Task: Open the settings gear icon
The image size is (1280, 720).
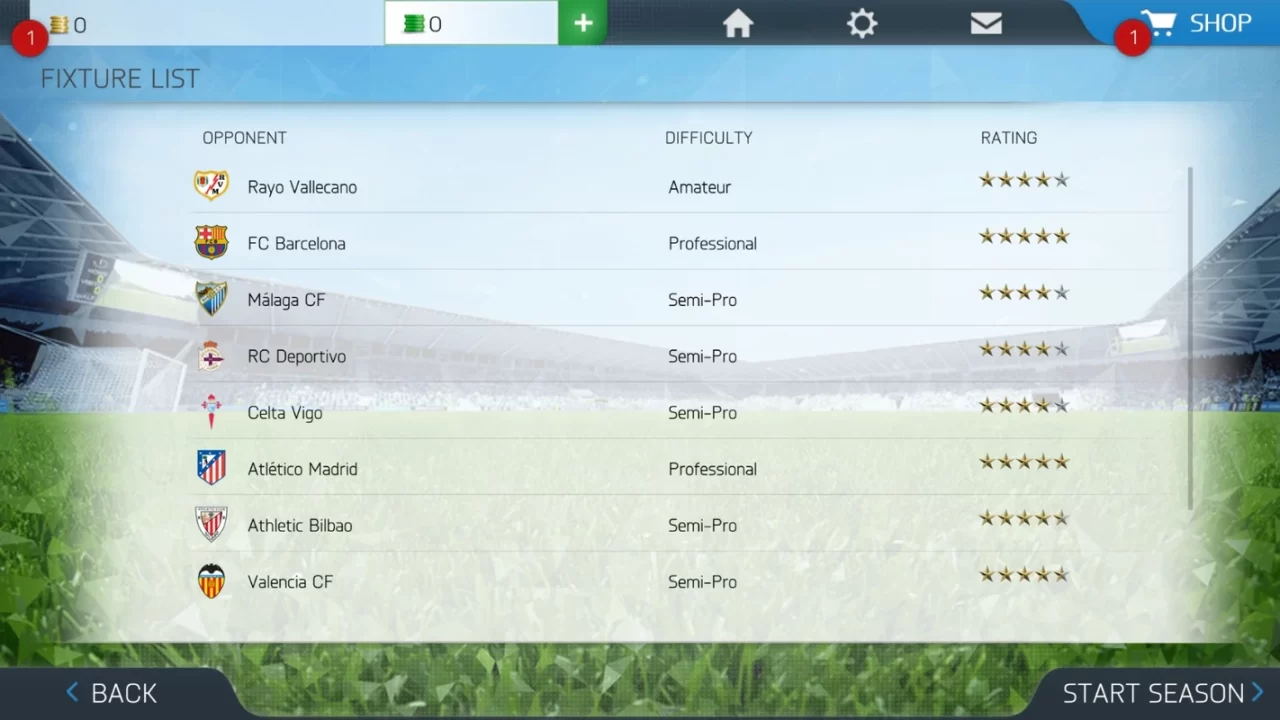Action: [x=861, y=23]
